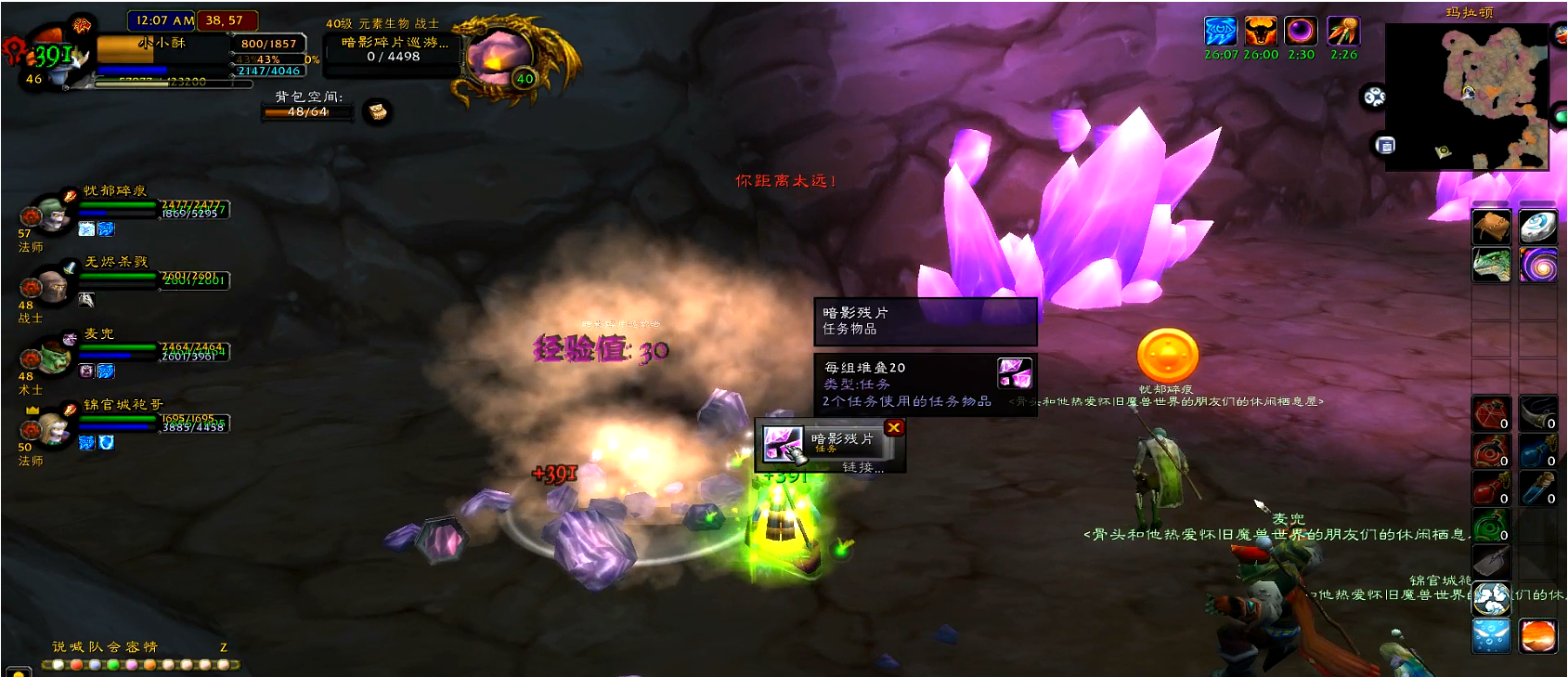Image resolution: width=1568 pixels, height=677 pixels.
Task: Loot the 暗影残片 item icon
Action: point(783,444)
